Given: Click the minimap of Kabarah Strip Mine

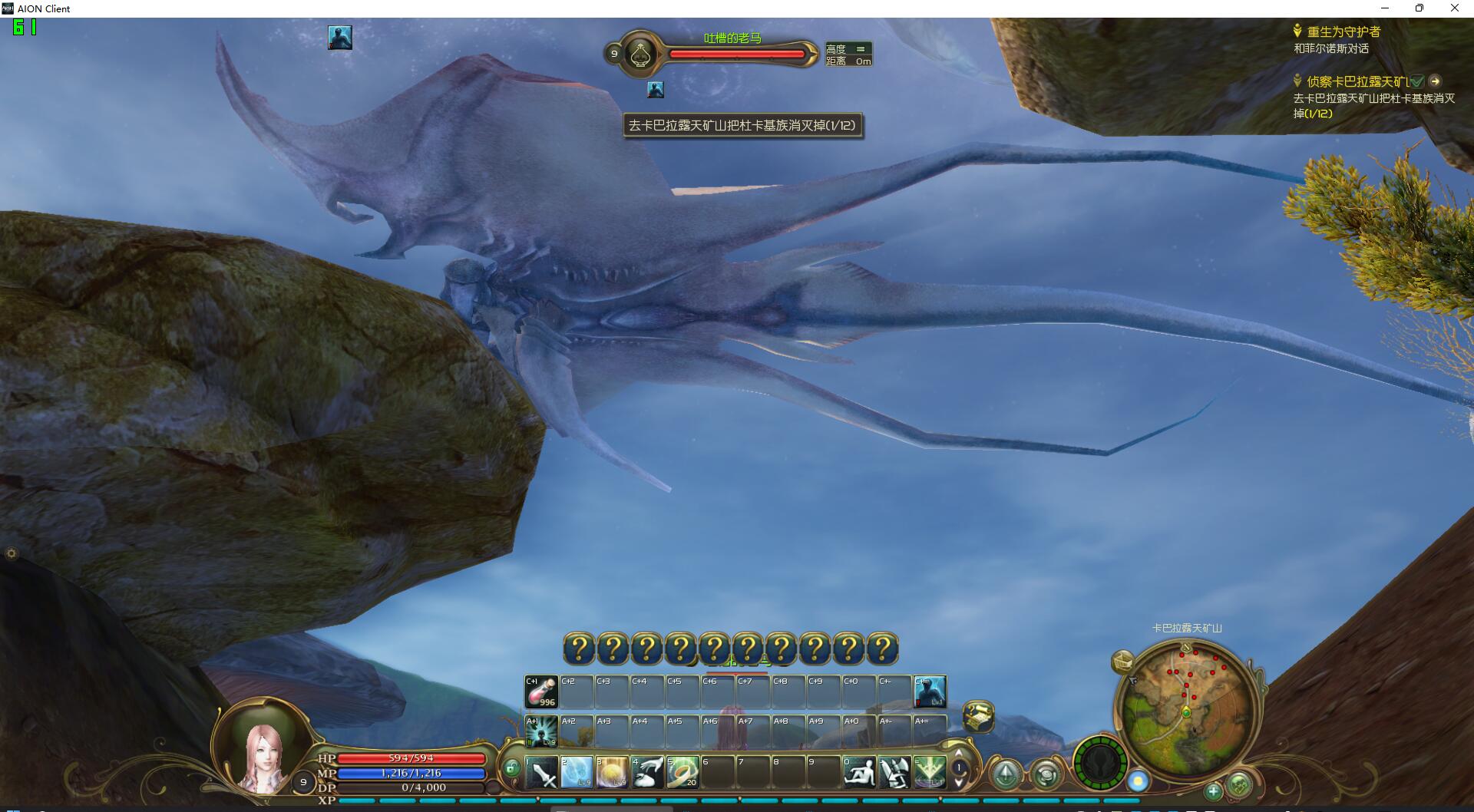Looking at the screenshot, I should (1186, 710).
